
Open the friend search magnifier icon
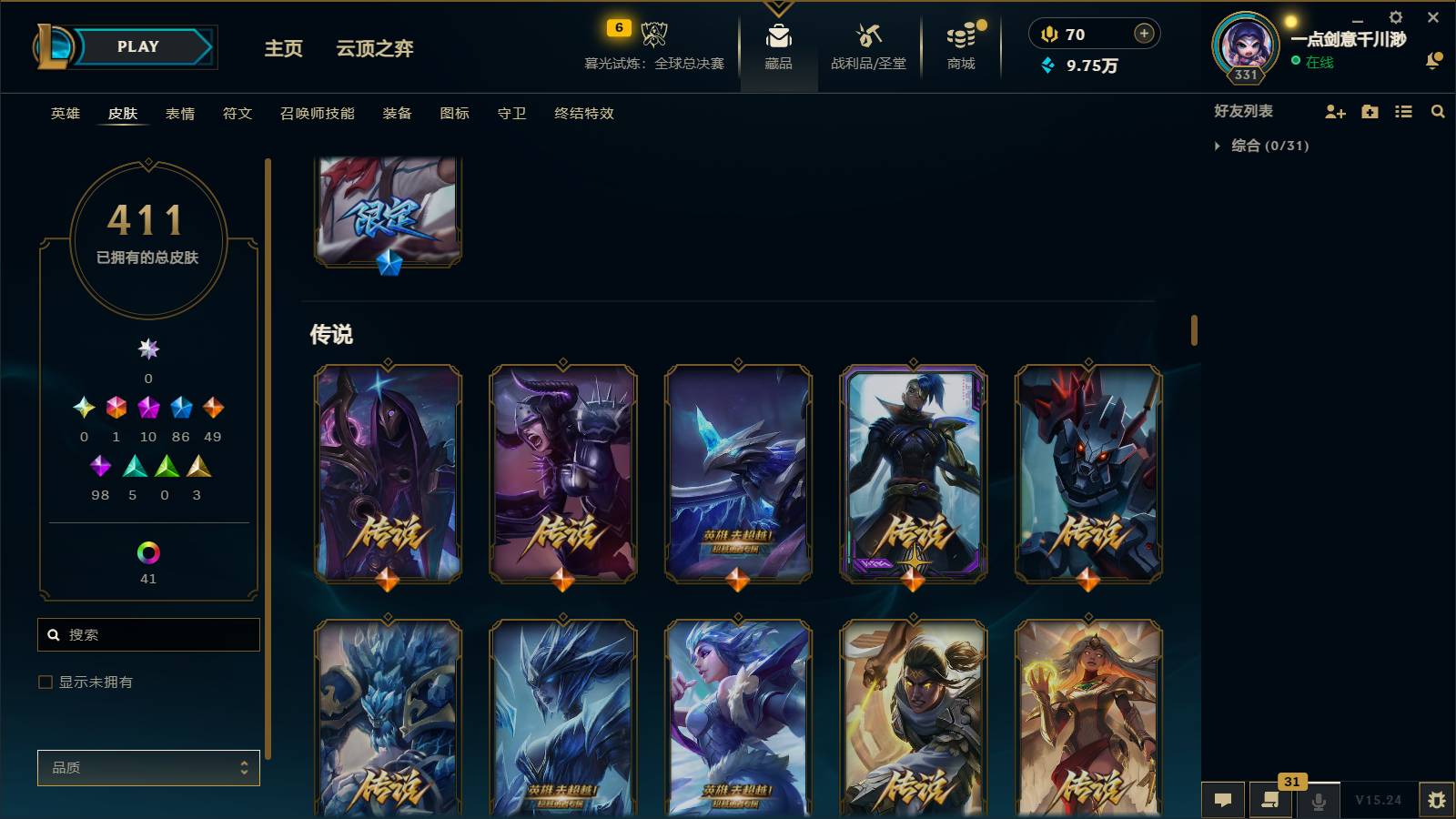(1437, 112)
